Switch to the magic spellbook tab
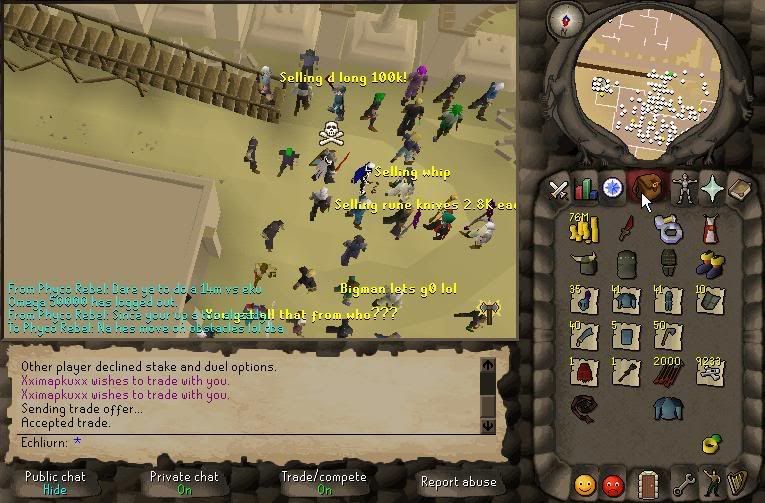The width and height of the screenshot is (765, 503). click(739, 187)
